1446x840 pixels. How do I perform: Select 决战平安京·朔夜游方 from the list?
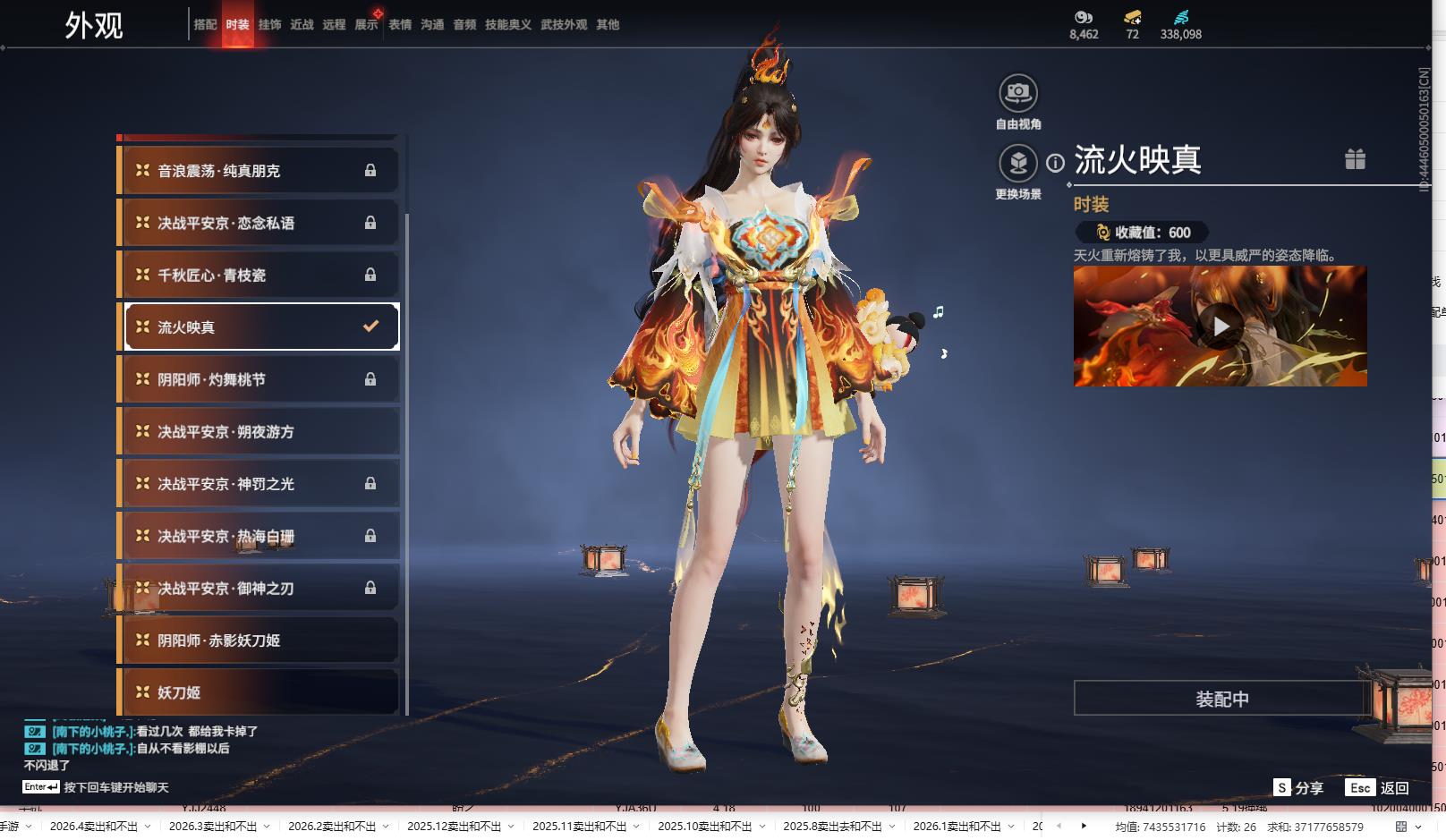[x=259, y=432]
